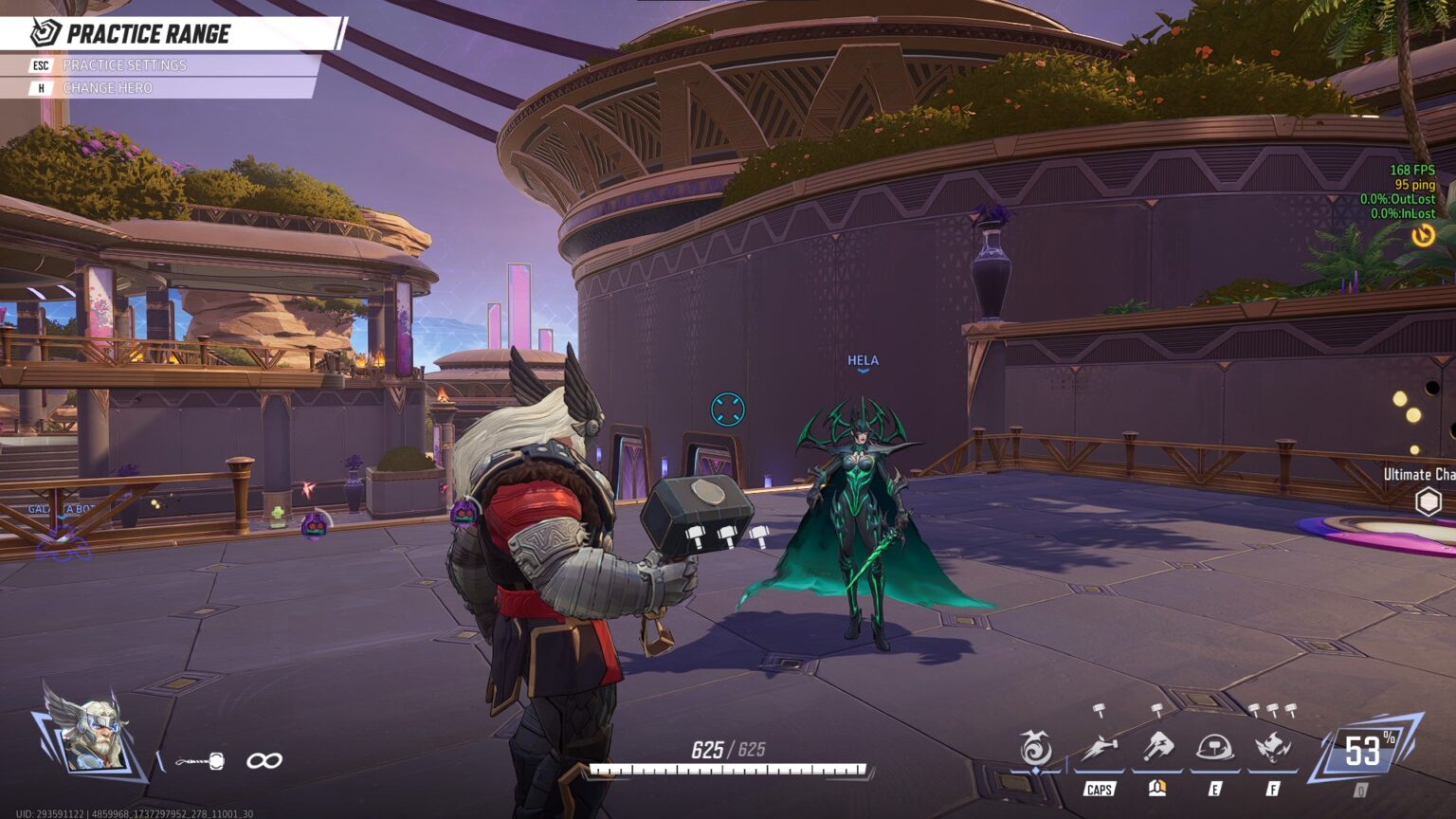Select the Ultimate Charge hexagon marker
1456x819 pixels.
(1428, 501)
